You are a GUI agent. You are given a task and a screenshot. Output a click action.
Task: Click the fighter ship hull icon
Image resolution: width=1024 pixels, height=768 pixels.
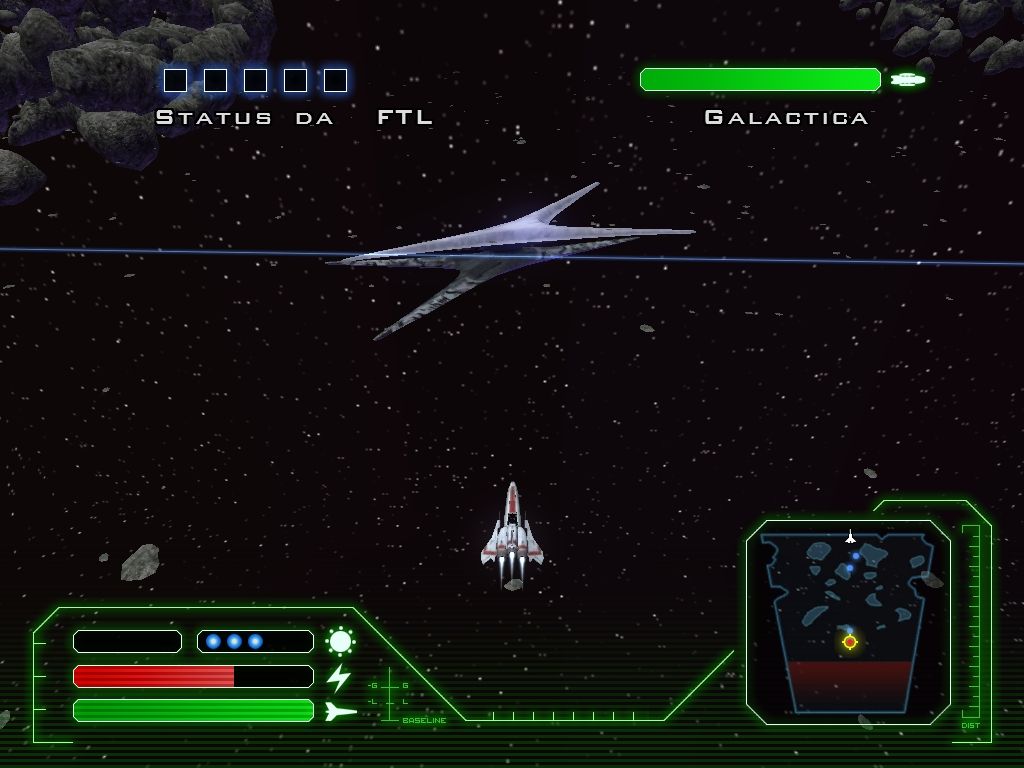point(340,711)
